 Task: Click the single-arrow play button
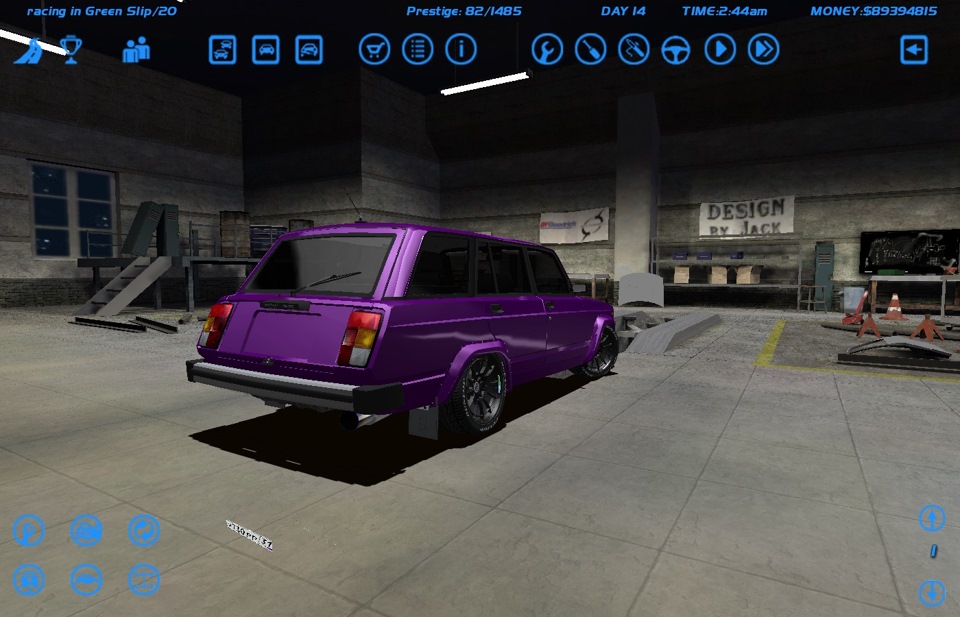pyautogui.click(x=720, y=49)
